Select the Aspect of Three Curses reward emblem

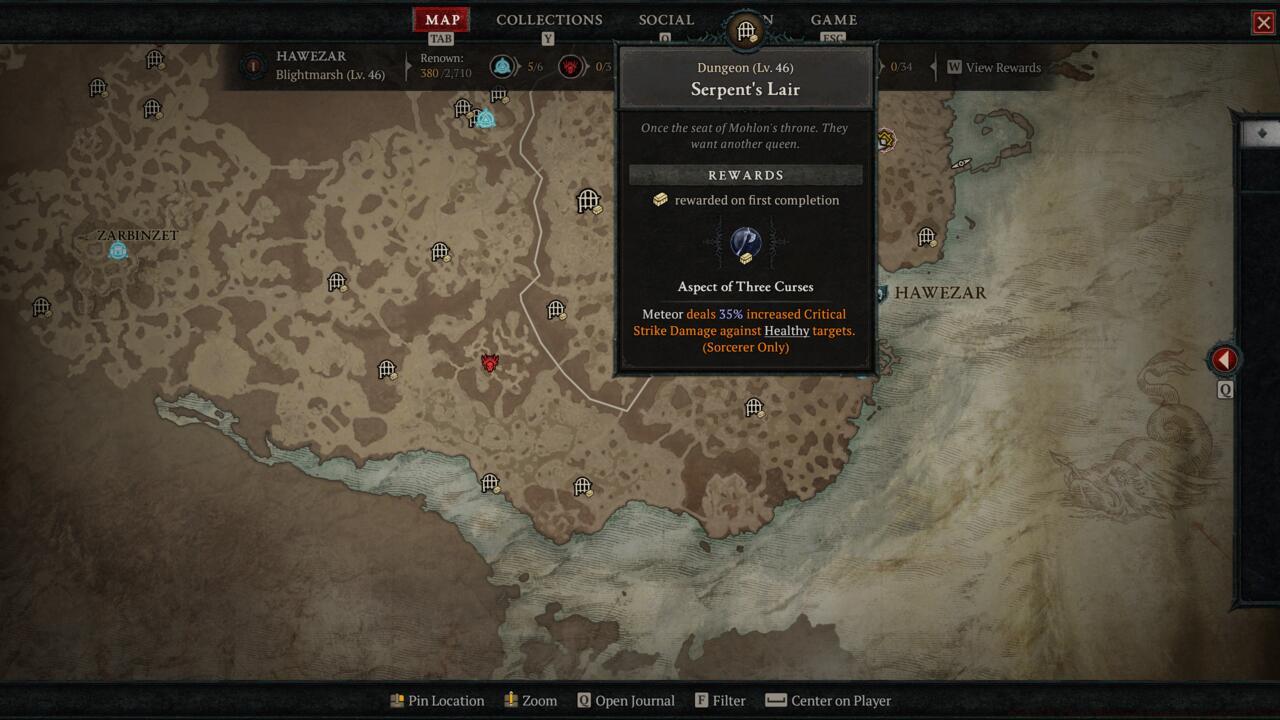click(x=744, y=243)
